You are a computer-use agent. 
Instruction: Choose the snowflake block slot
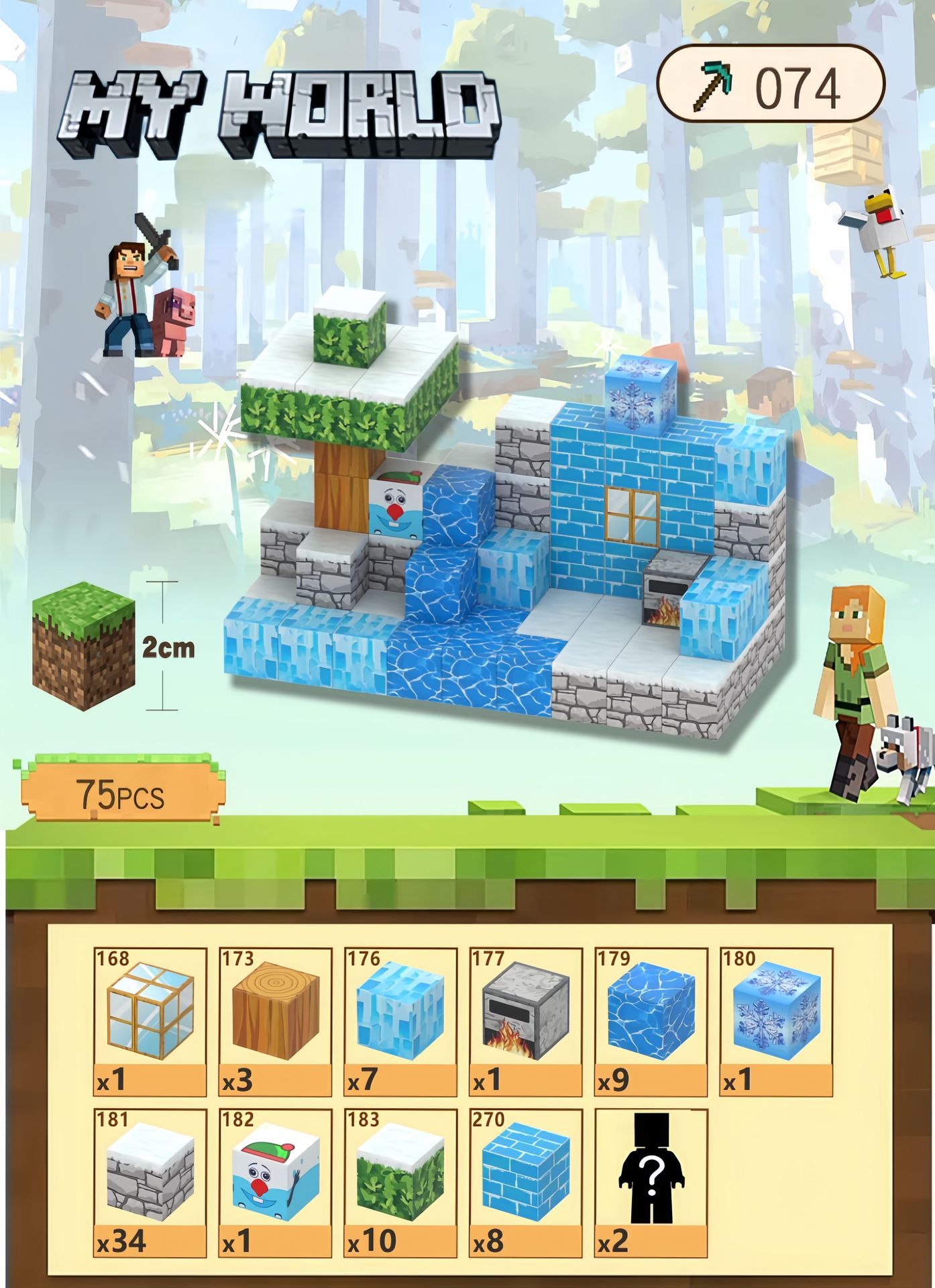[776, 1021]
